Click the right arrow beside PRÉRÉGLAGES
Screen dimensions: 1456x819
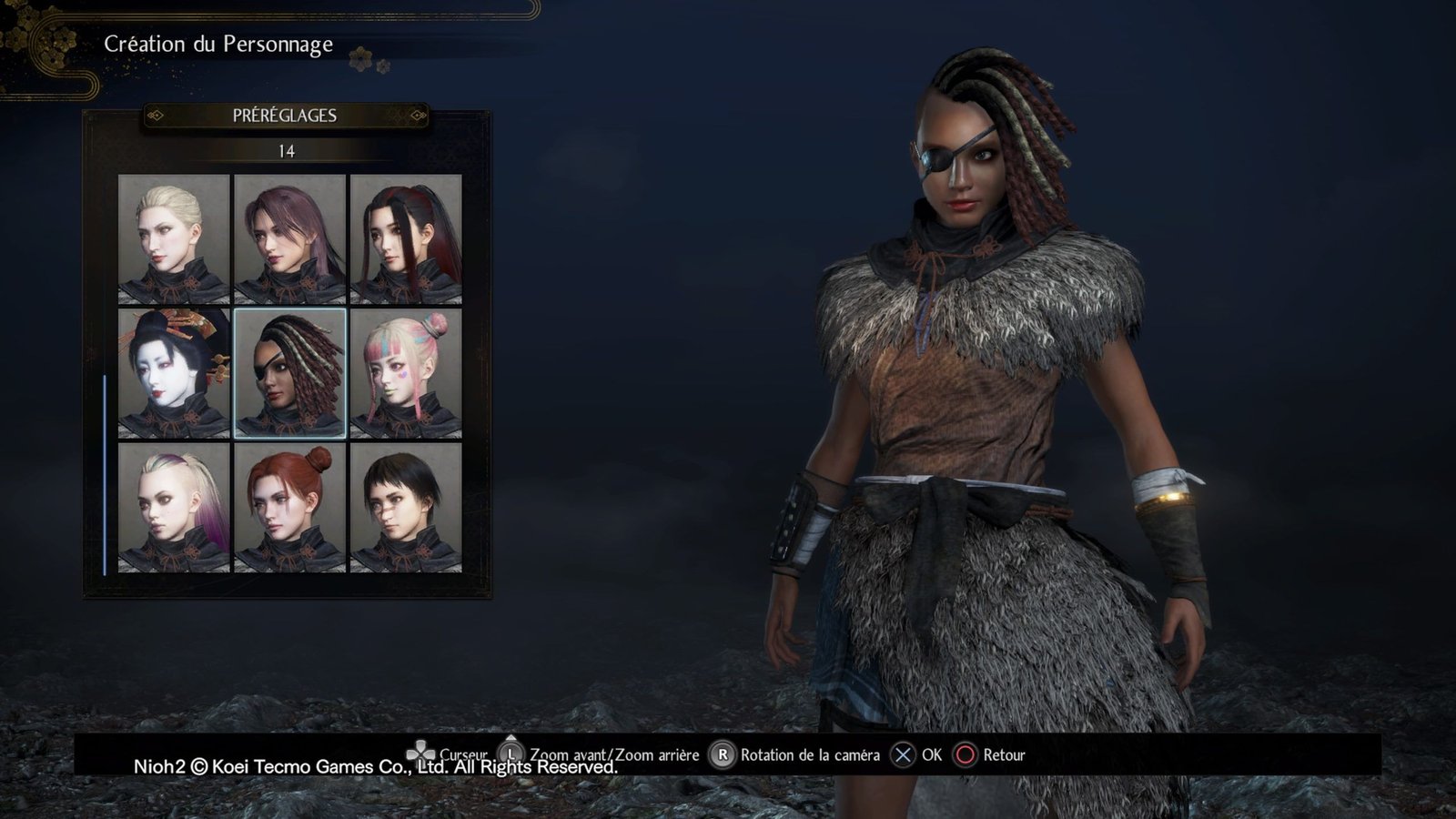419,116
